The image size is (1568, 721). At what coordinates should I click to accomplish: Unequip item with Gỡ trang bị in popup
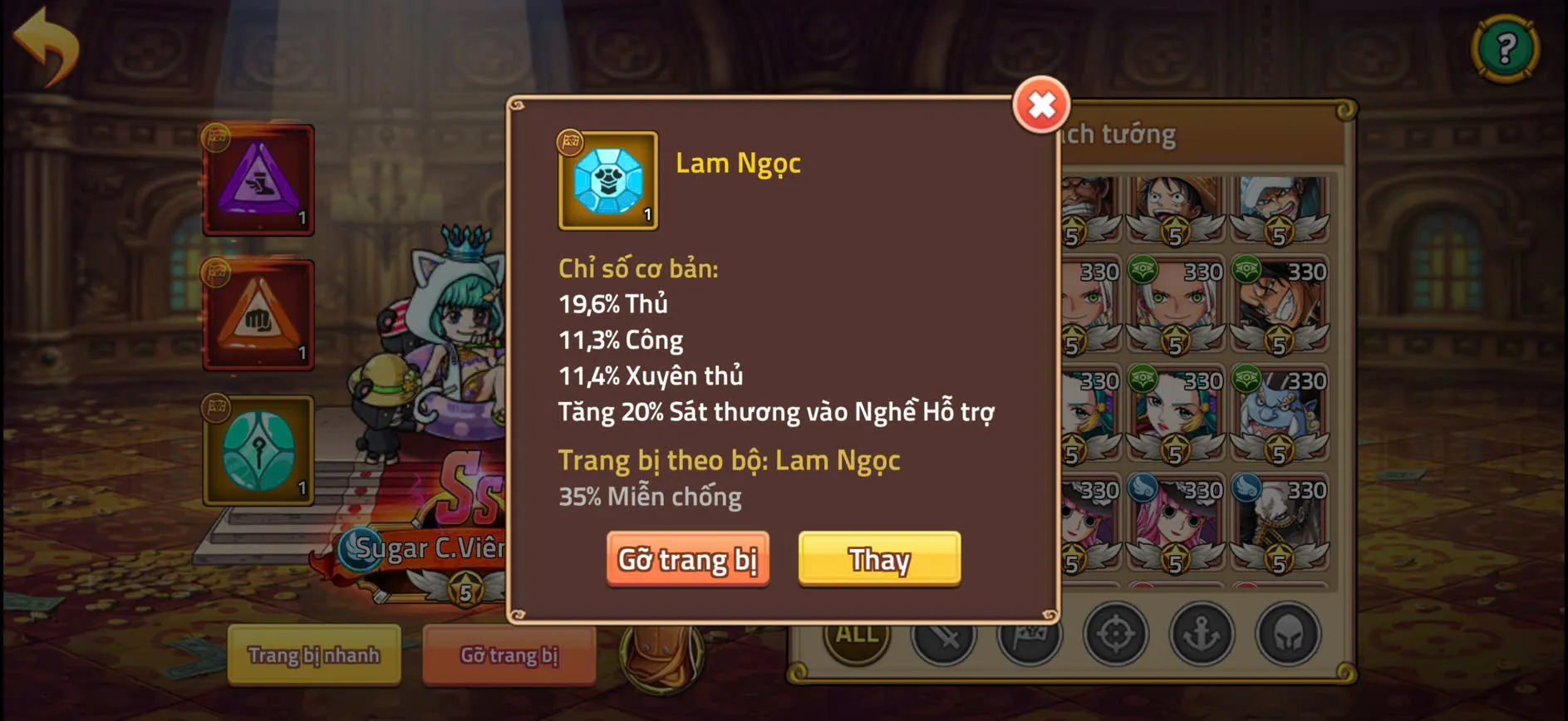[x=687, y=560]
